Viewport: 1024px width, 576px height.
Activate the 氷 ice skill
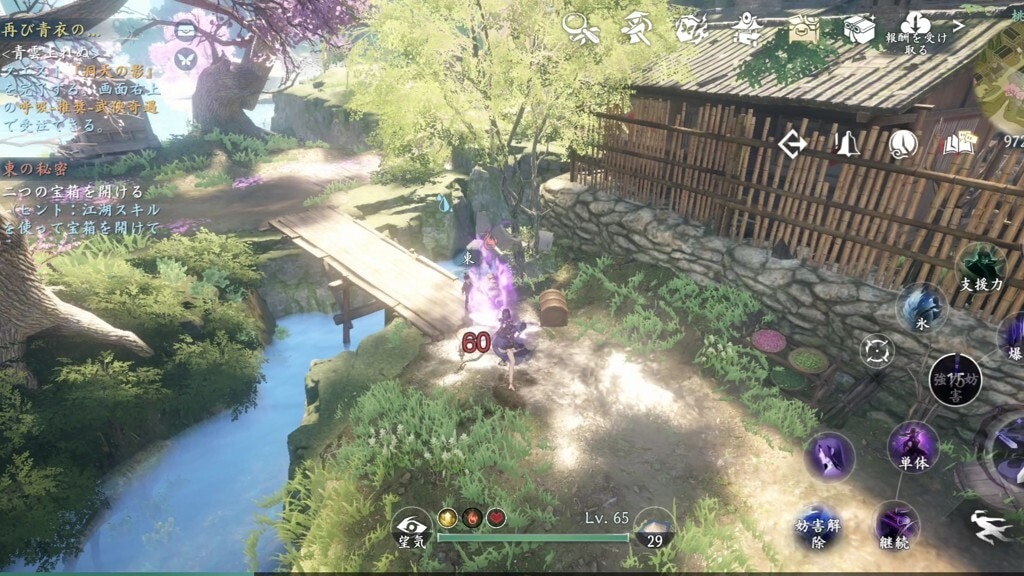[921, 307]
